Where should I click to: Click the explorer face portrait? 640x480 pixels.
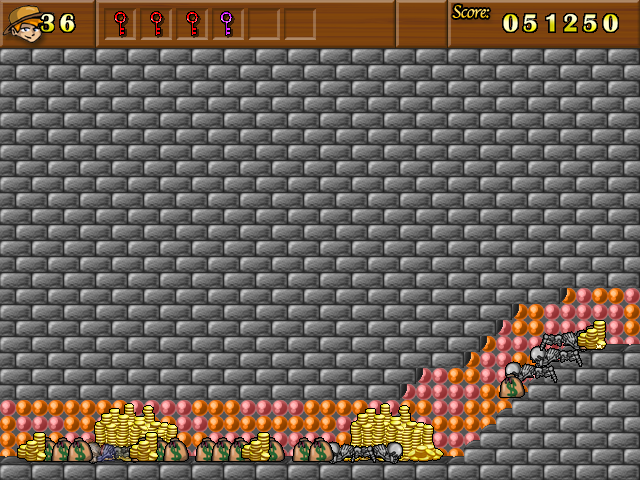tap(22, 23)
